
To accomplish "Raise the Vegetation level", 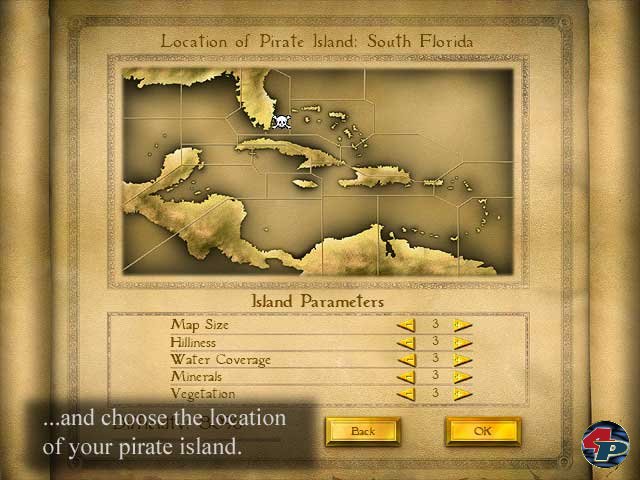I will (462, 394).
